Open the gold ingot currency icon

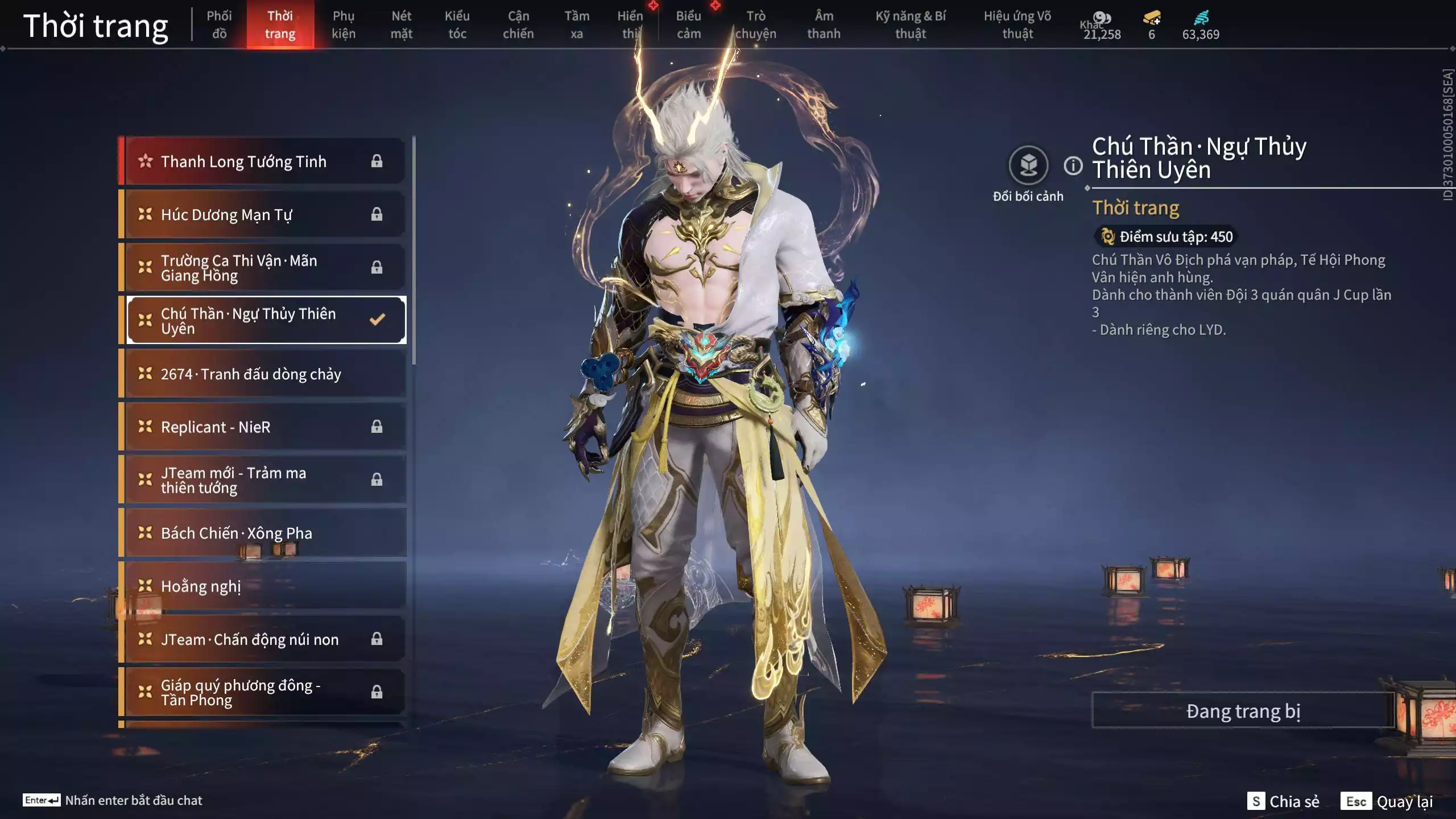coord(1150,19)
